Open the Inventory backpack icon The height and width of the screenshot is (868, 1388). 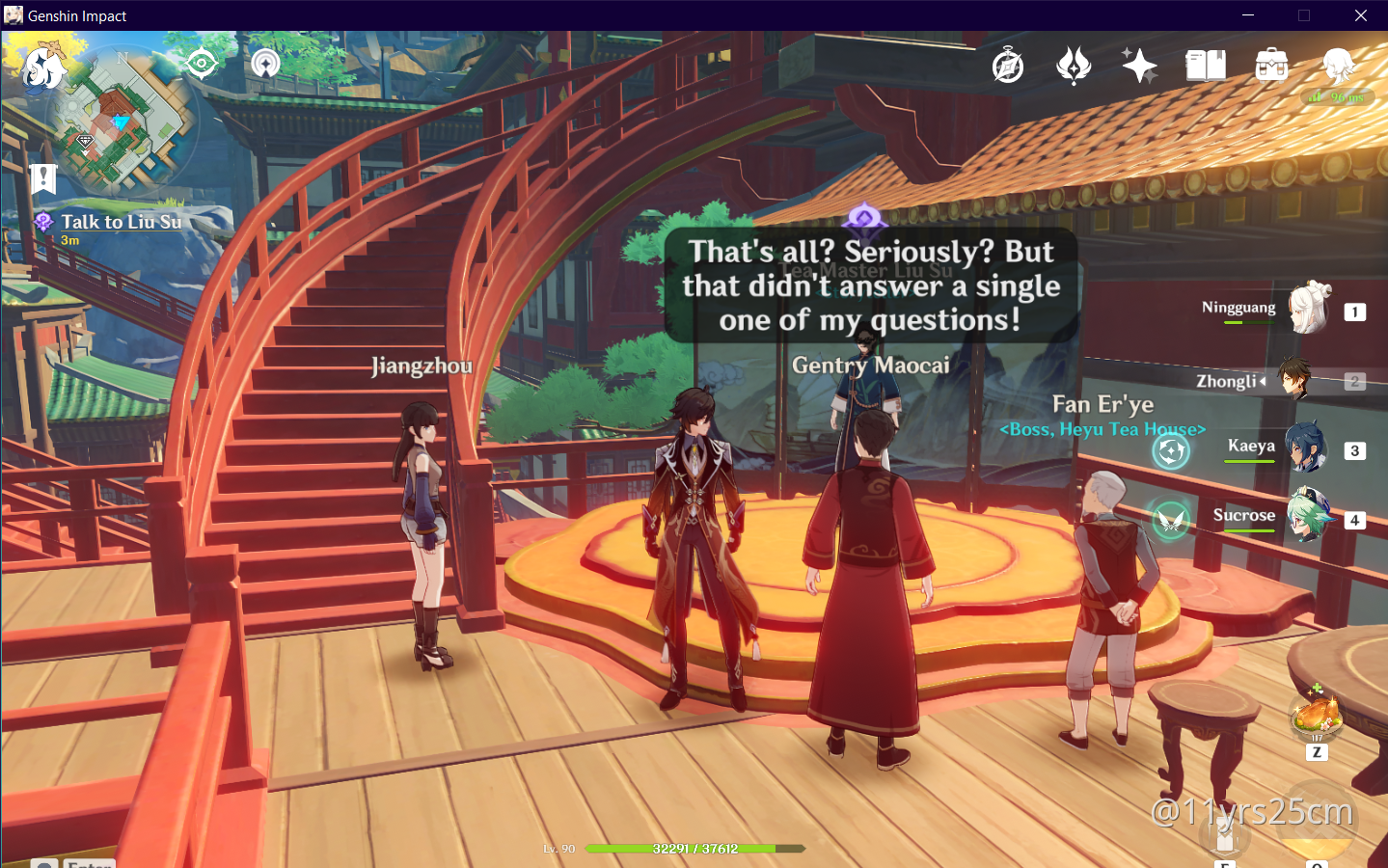click(1270, 65)
